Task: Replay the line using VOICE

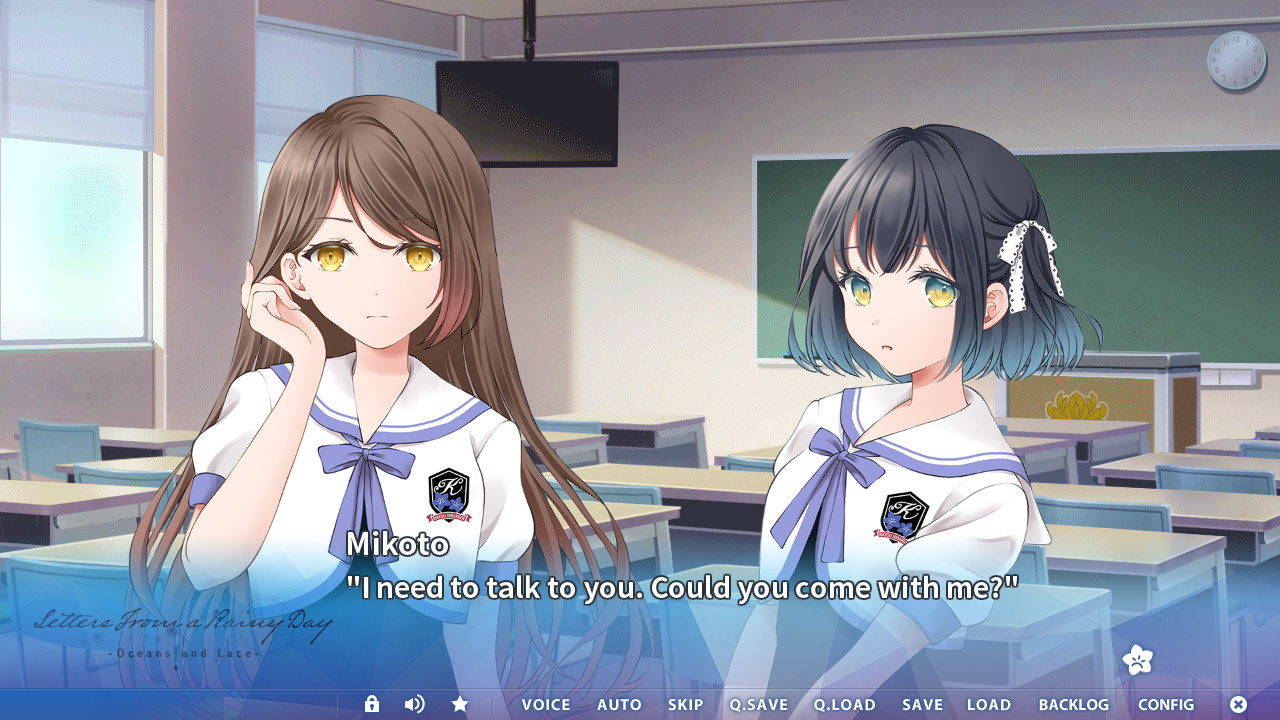Action: pos(546,705)
